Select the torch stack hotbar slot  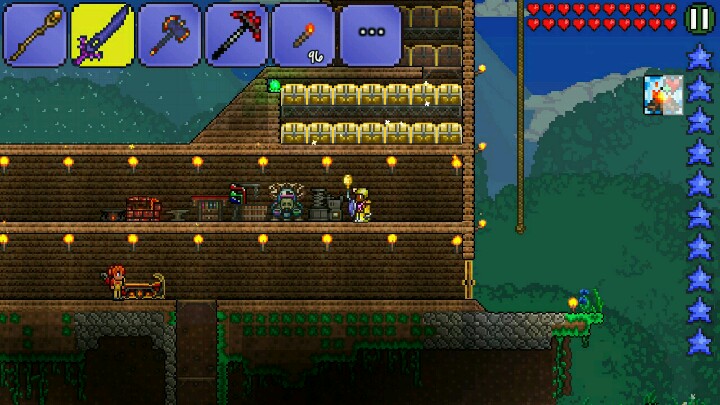(303, 33)
